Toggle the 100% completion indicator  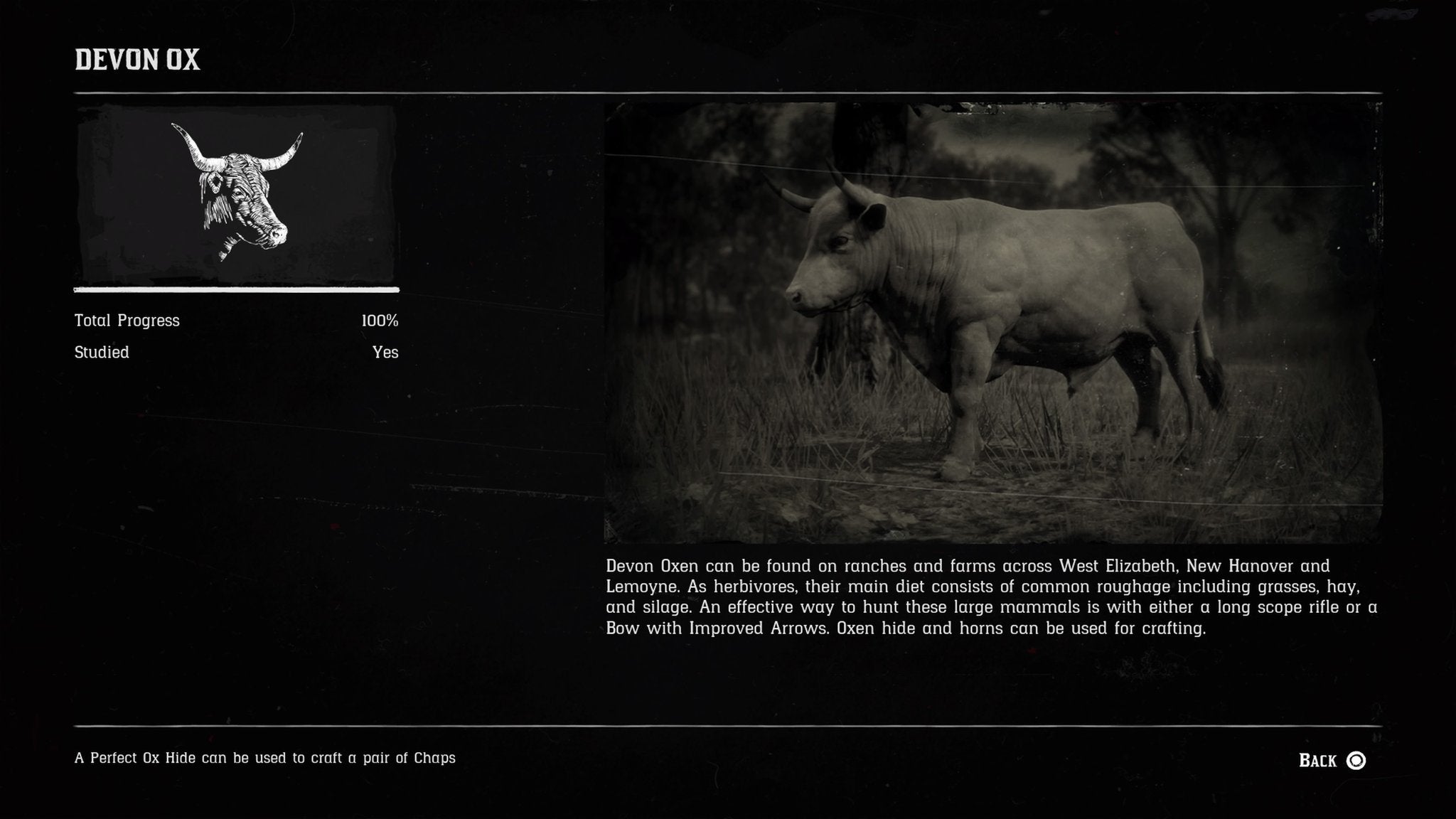(x=380, y=321)
